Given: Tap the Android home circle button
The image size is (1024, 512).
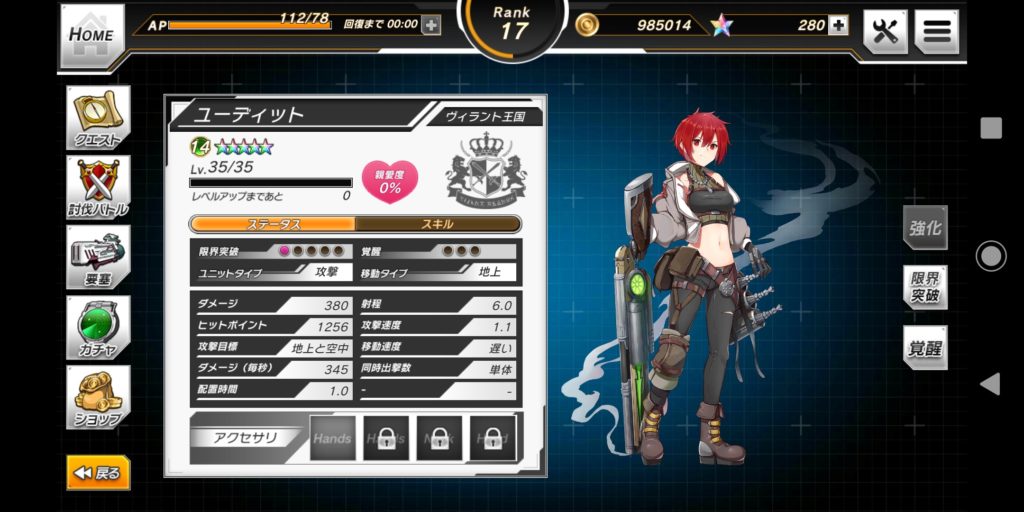Looking at the screenshot, I should click(x=990, y=256).
